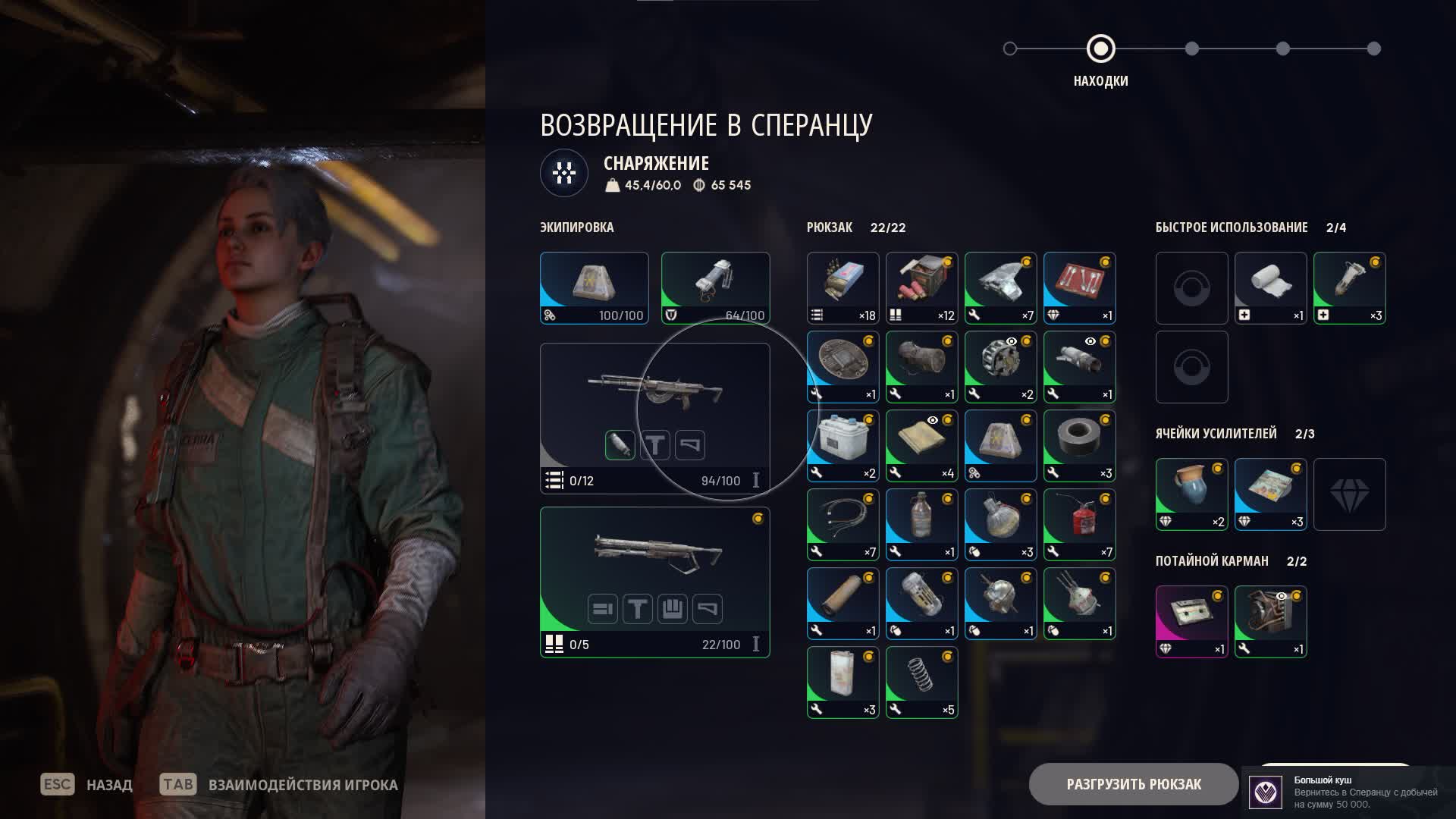1456x819 pixels.
Task: Select the cassette tape in secret pocket
Action: pyautogui.click(x=1191, y=622)
